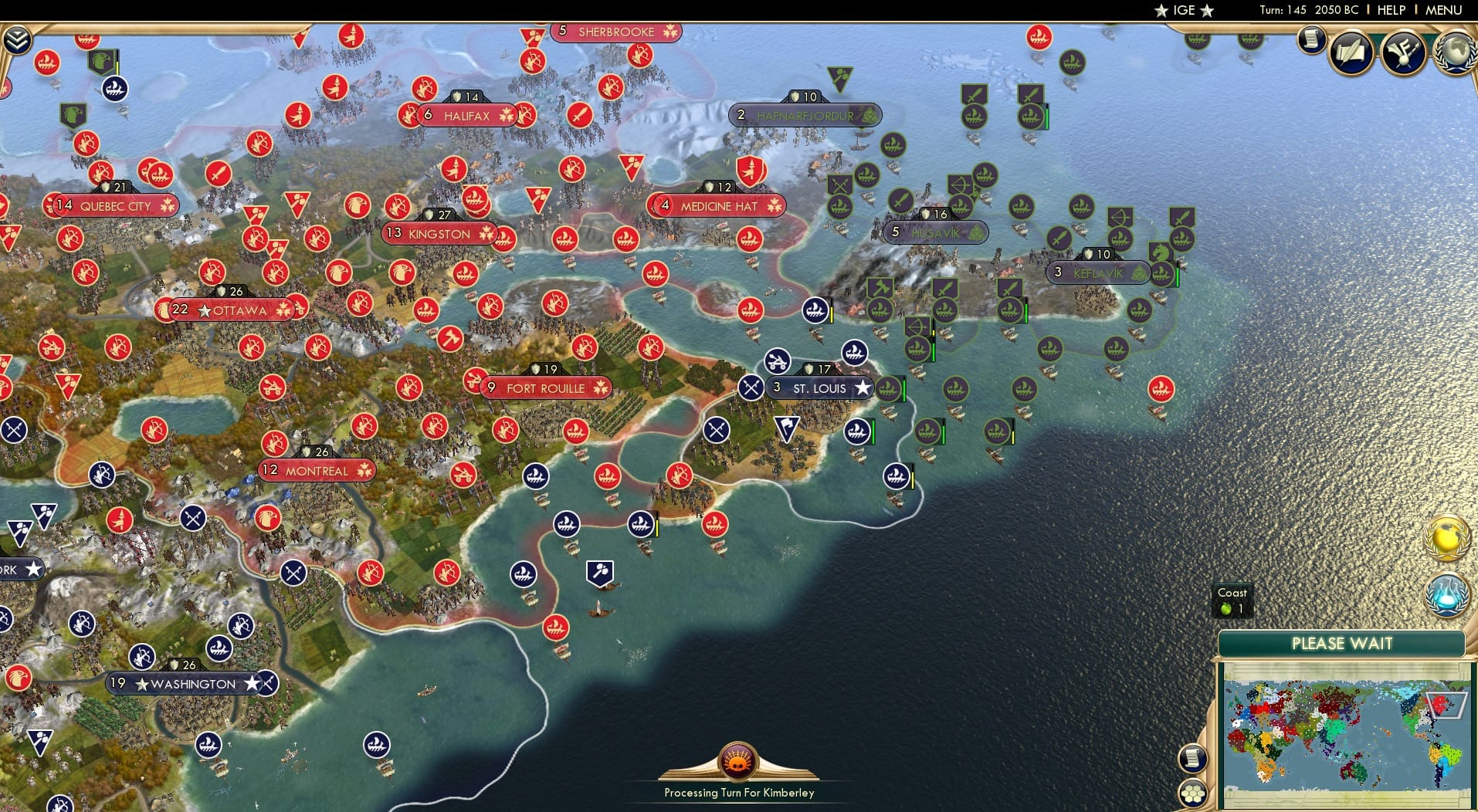Open the notification log scroll beside the minimap
1478x812 pixels.
(1193, 757)
